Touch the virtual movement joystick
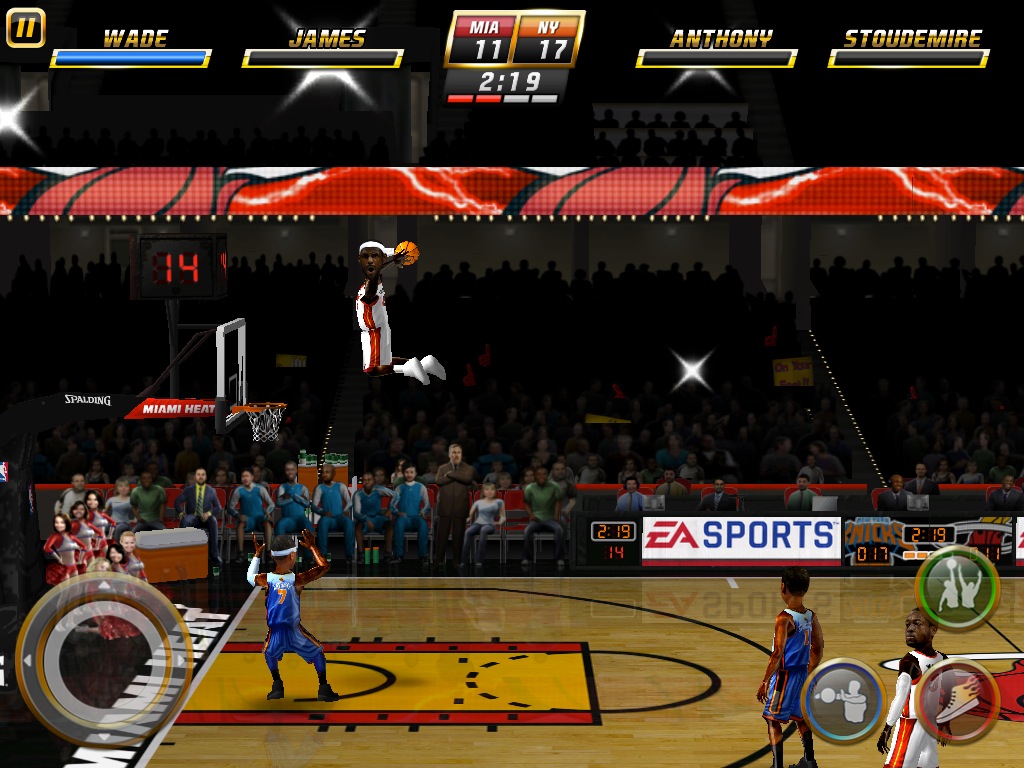Viewport: 1024px width, 768px height. (104, 659)
